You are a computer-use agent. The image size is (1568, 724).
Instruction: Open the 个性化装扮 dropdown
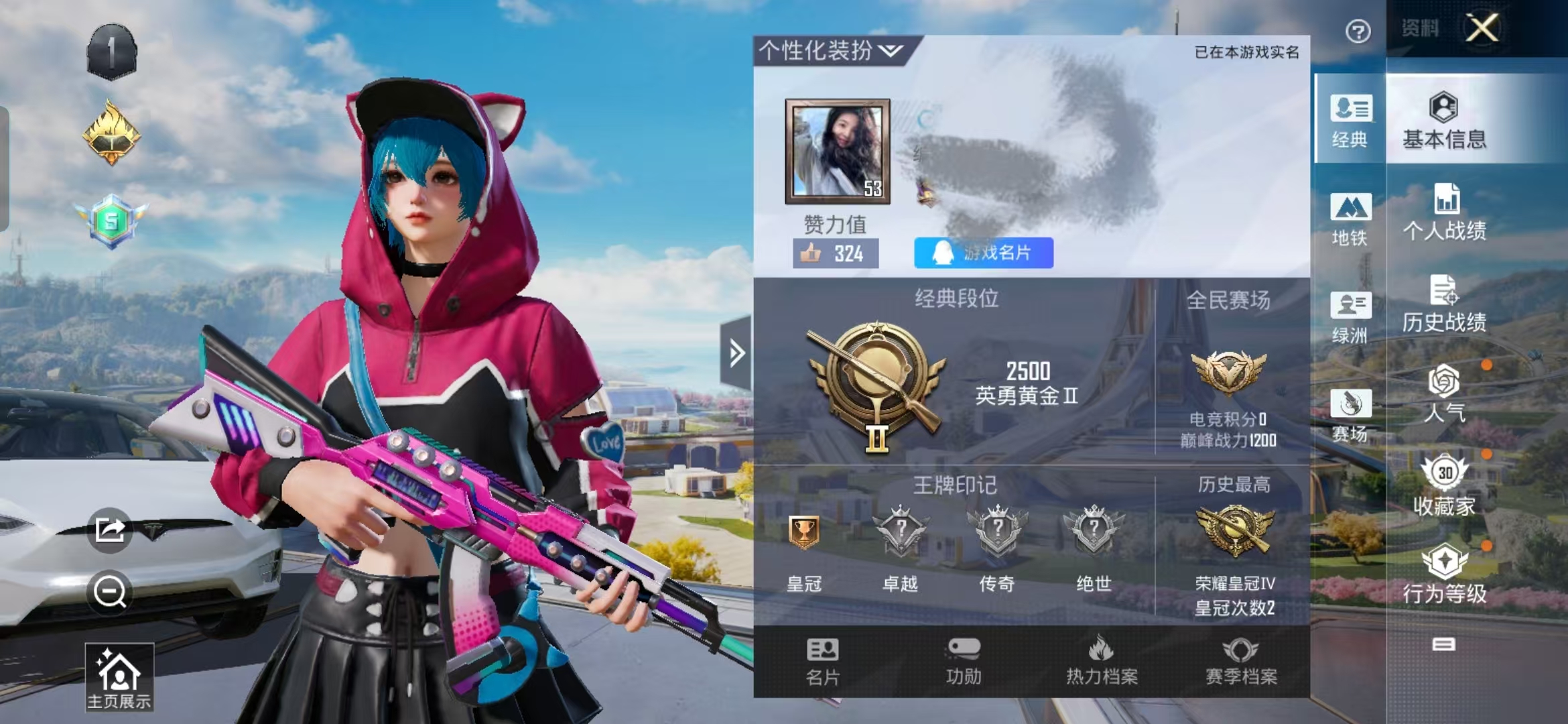[x=831, y=50]
